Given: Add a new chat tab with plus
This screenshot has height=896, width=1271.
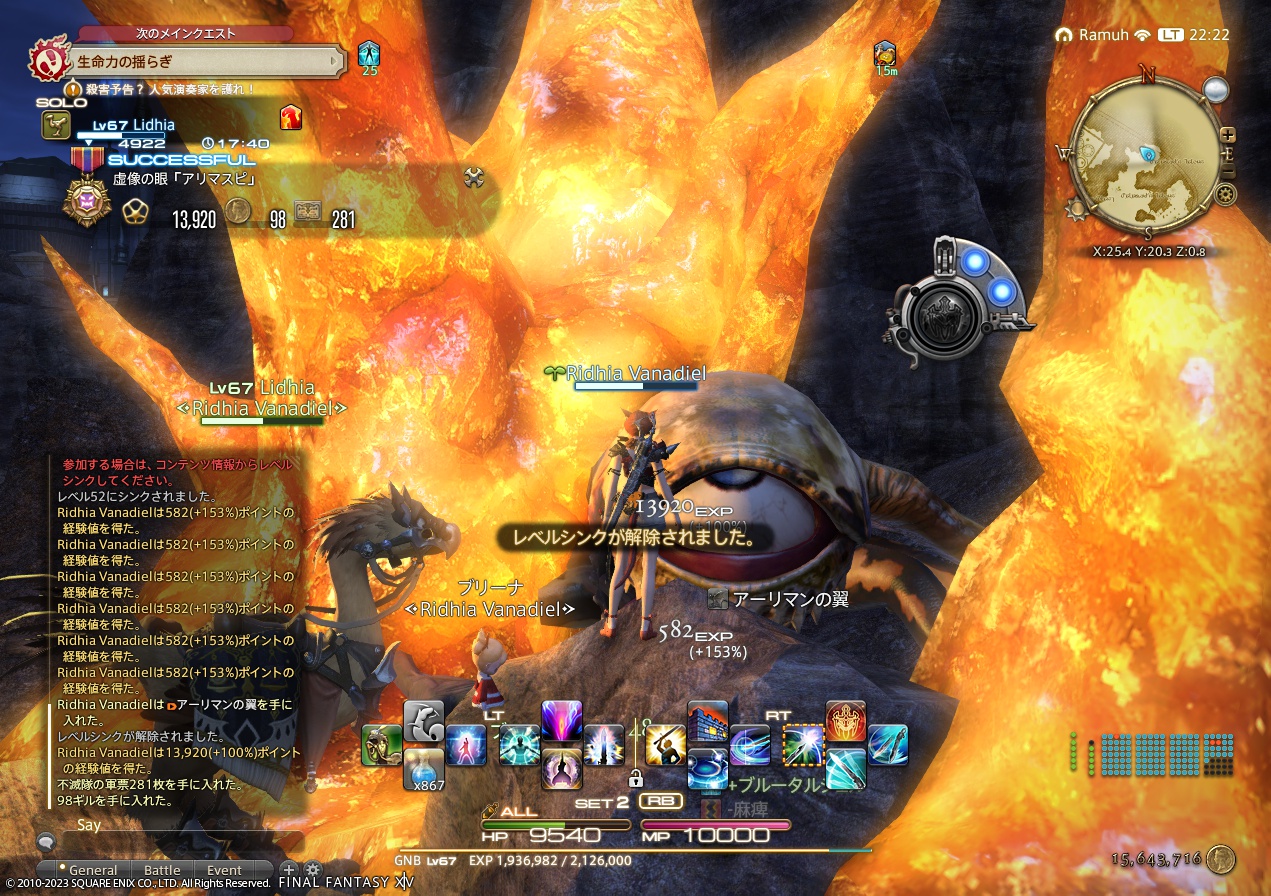Looking at the screenshot, I should [288, 869].
